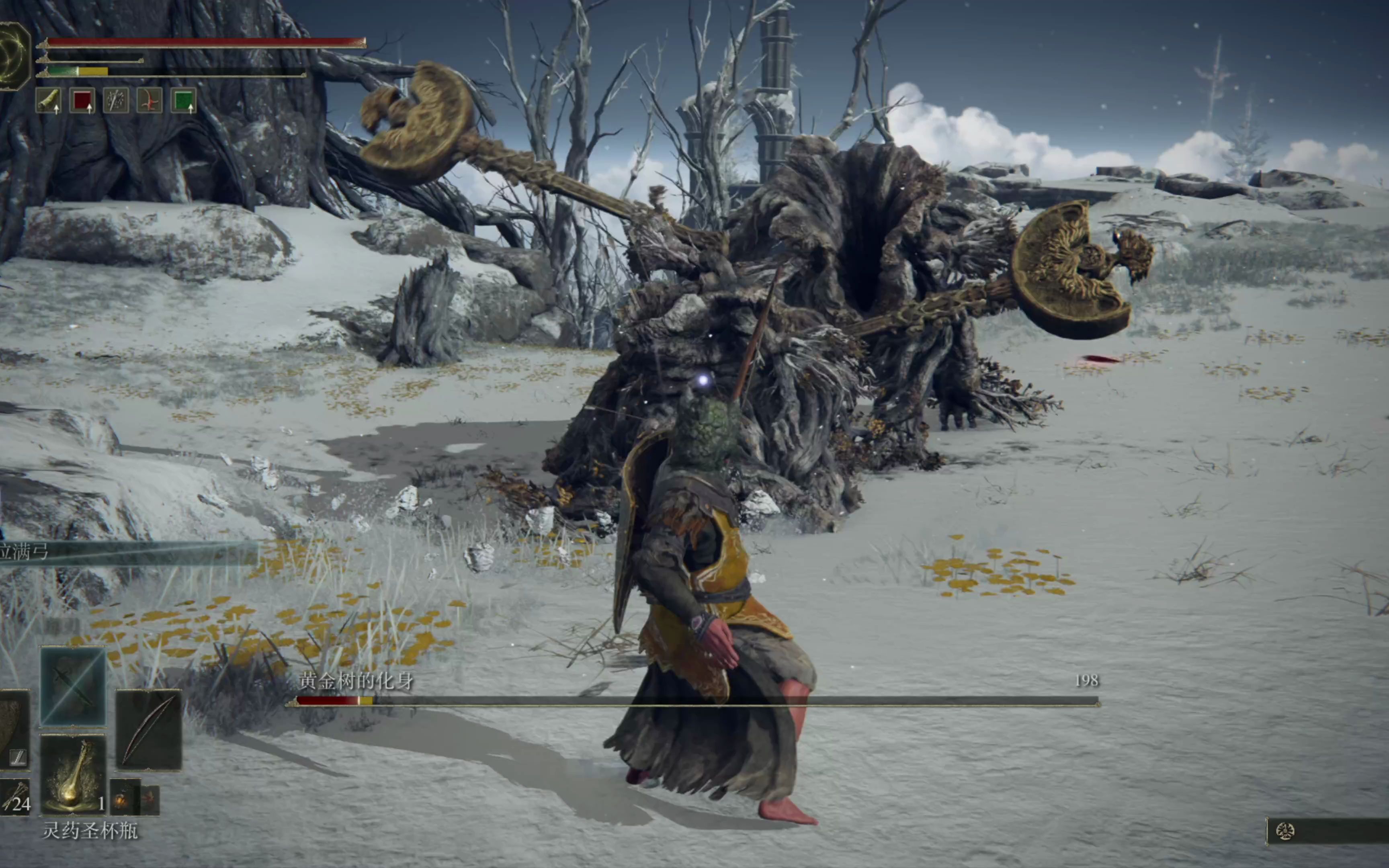Screen dimensions: 1389x868
Task: Click the equipped bow weapon slot
Action: [x=149, y=730]
